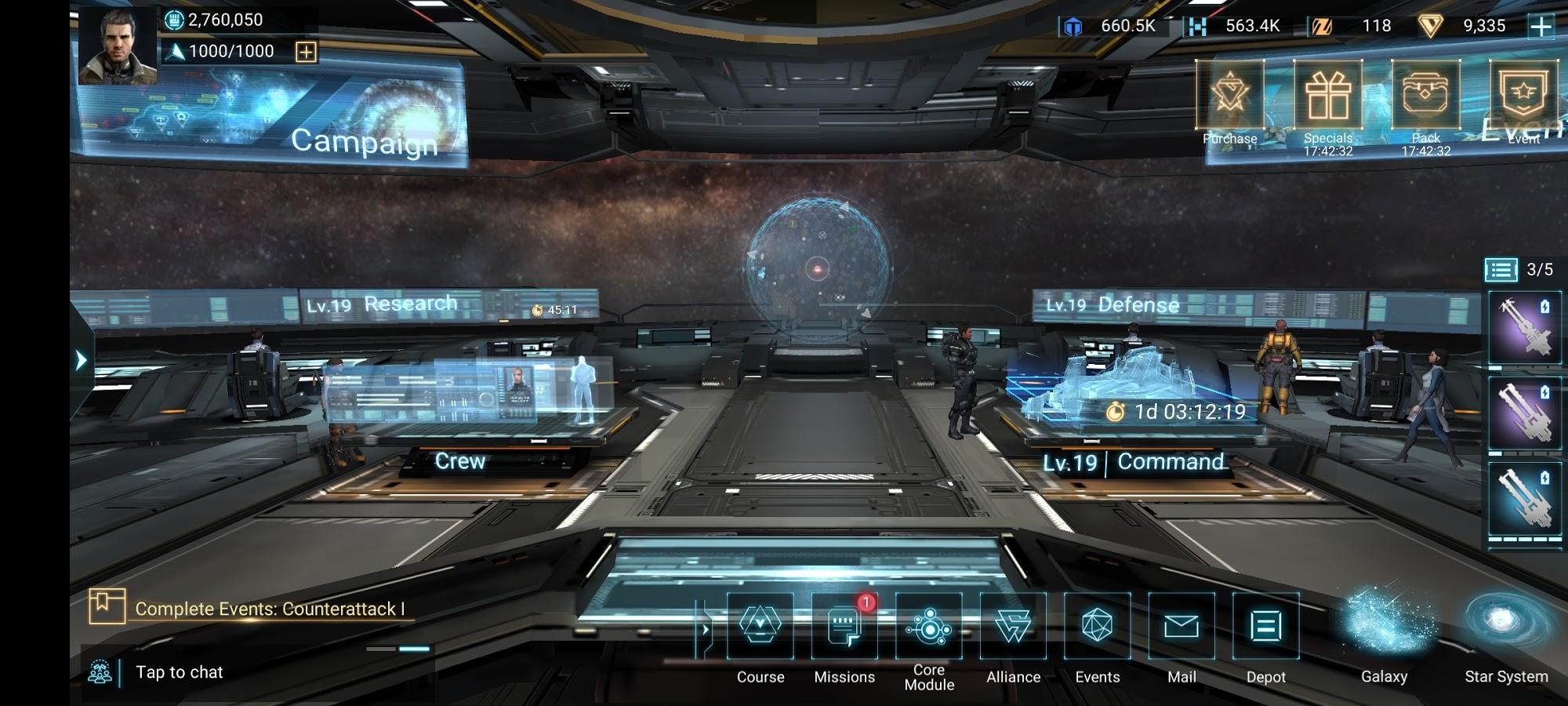Expand the left side panel arrow

point(81,360)
